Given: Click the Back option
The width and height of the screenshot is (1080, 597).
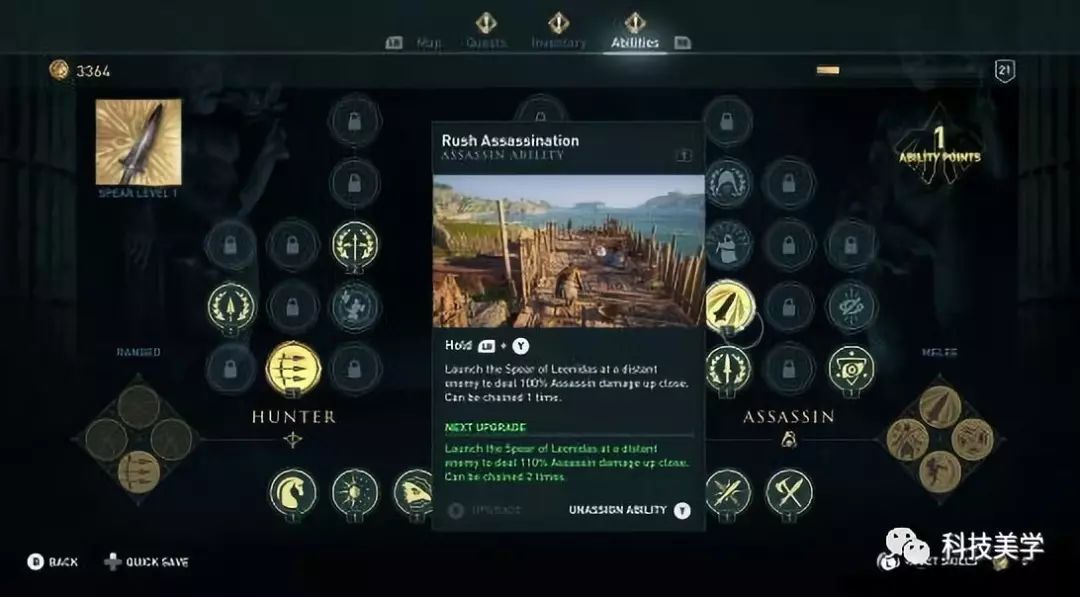Looking at the screenshot, I should [53, 562].
